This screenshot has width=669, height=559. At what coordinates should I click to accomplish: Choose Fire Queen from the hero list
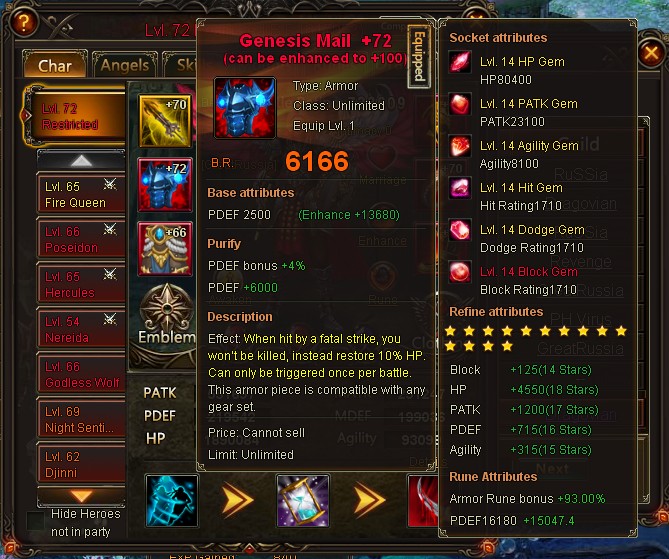coord(80,194)
